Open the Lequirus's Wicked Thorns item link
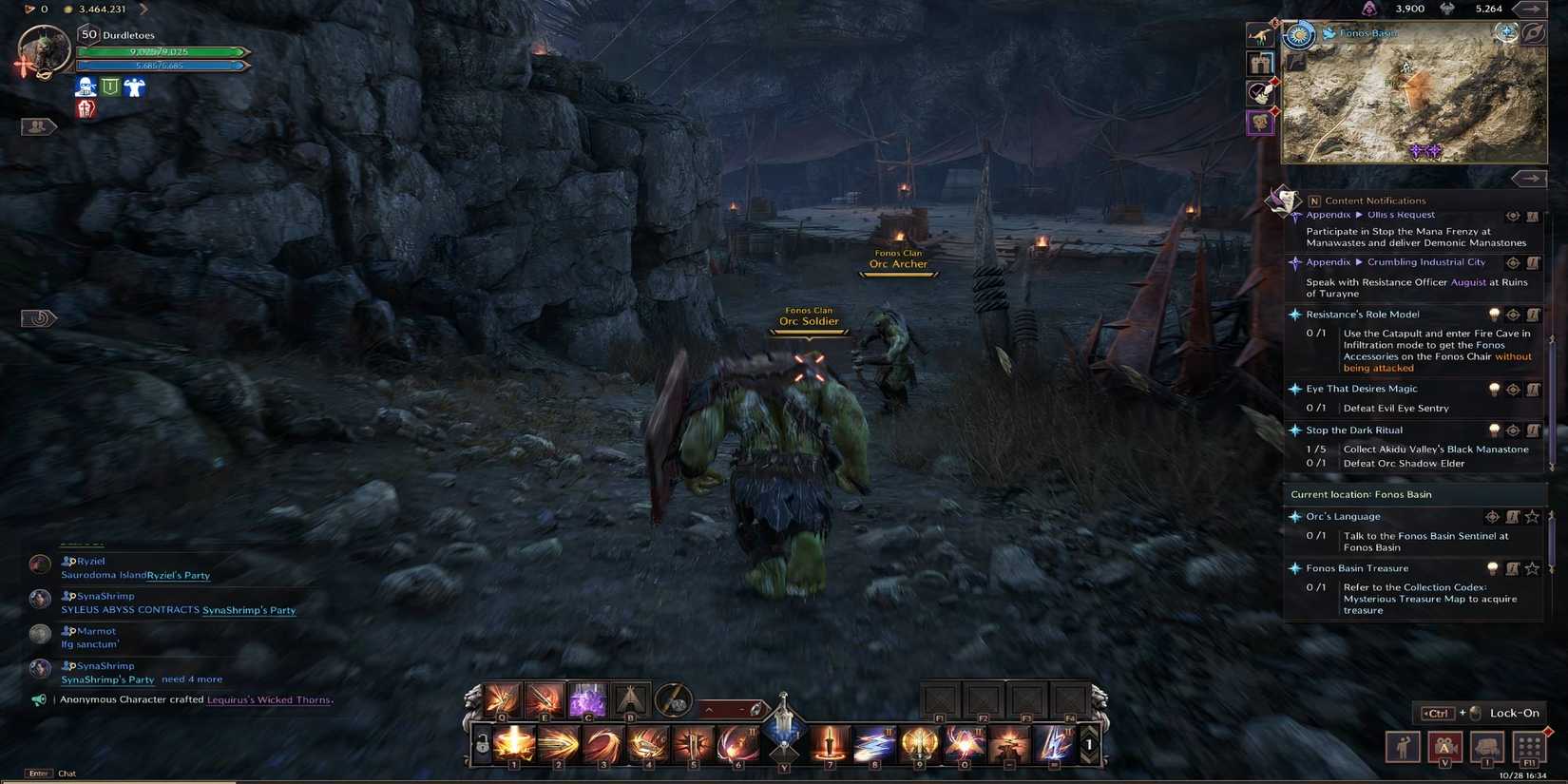This screenshot has width=1568, height=784. tap(268, 699)
